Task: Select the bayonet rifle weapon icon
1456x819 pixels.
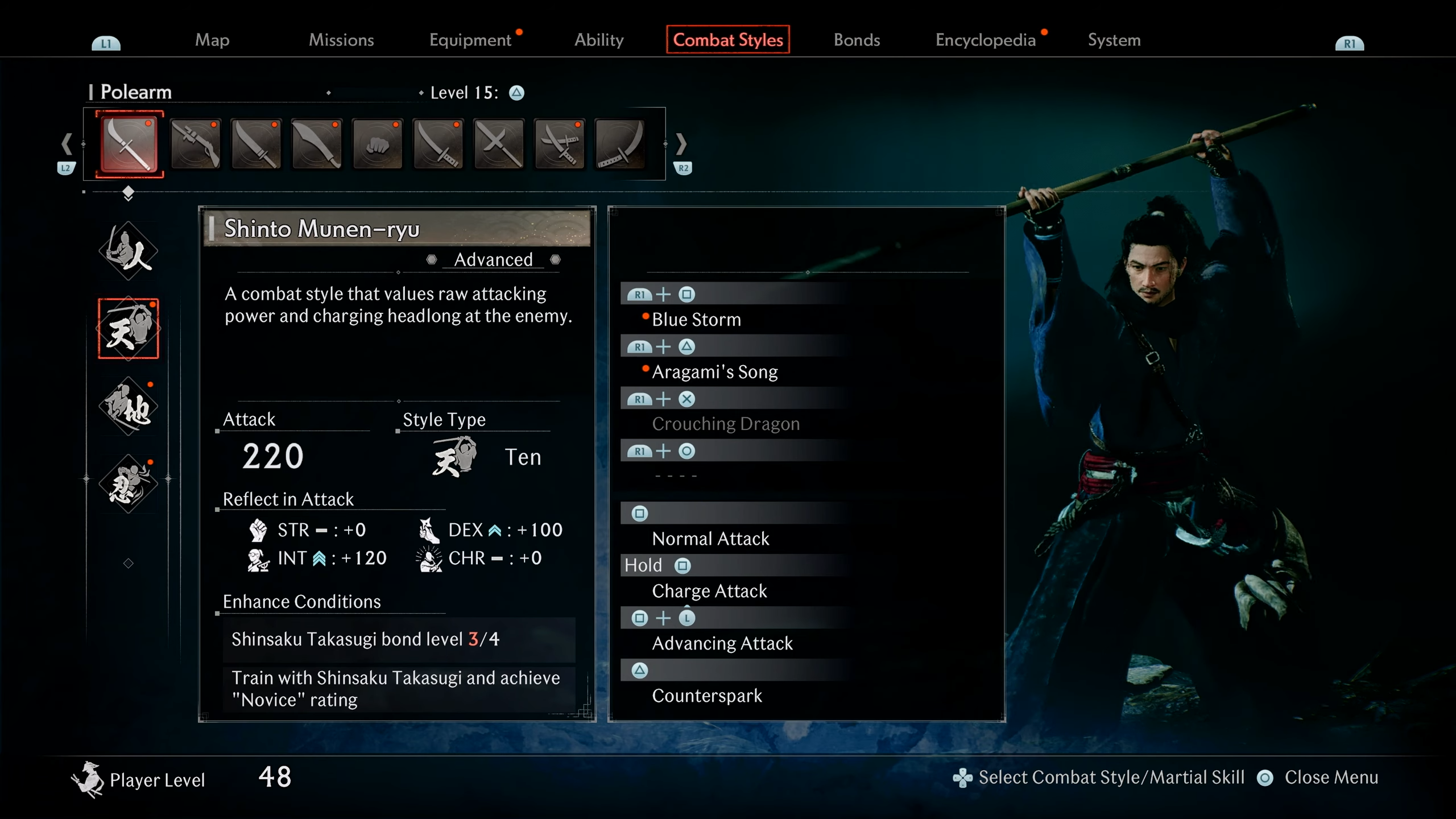Action: [195, 144]
